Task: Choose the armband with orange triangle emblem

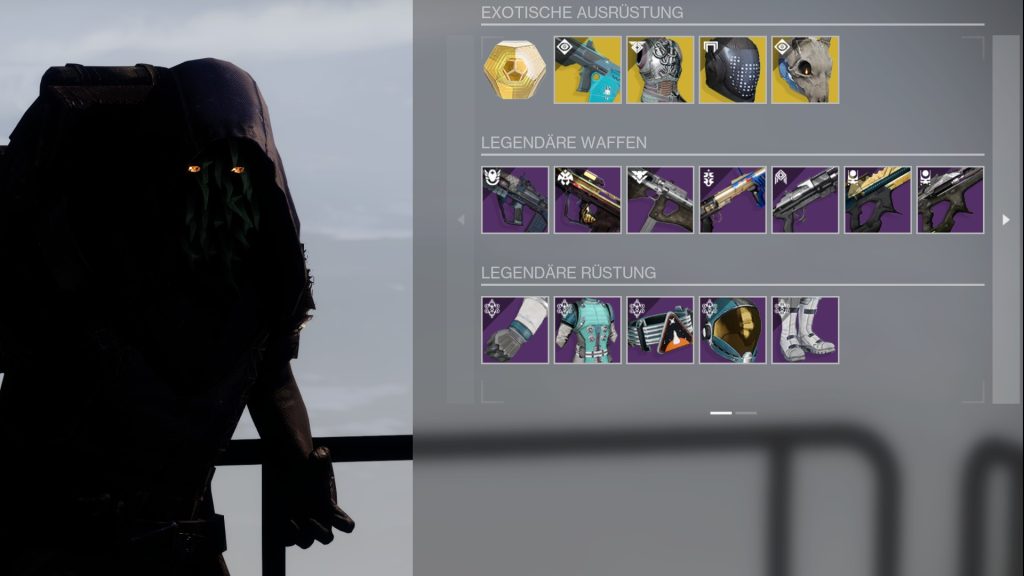Action: point(660,330)
